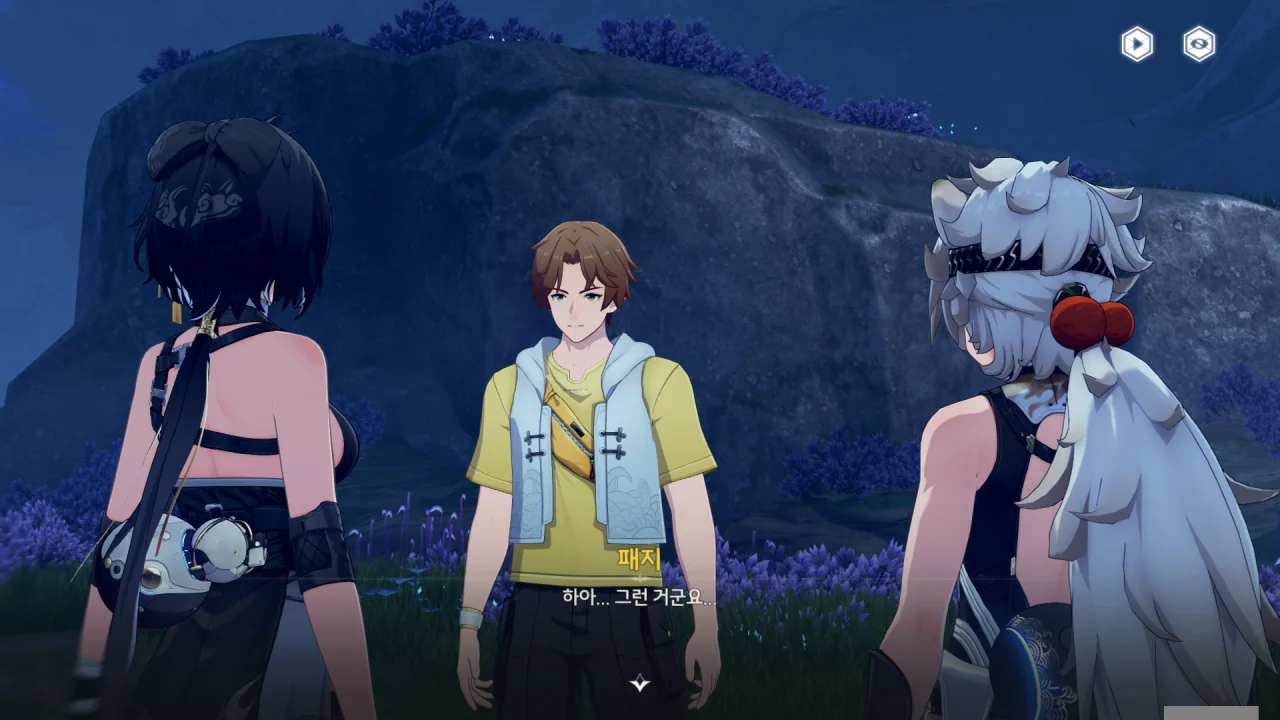Image resolution: width=1280 pixels, height=720 pixels.
Task: Hide the dialogue interface using the eye icon
Action: (1199, 44)
